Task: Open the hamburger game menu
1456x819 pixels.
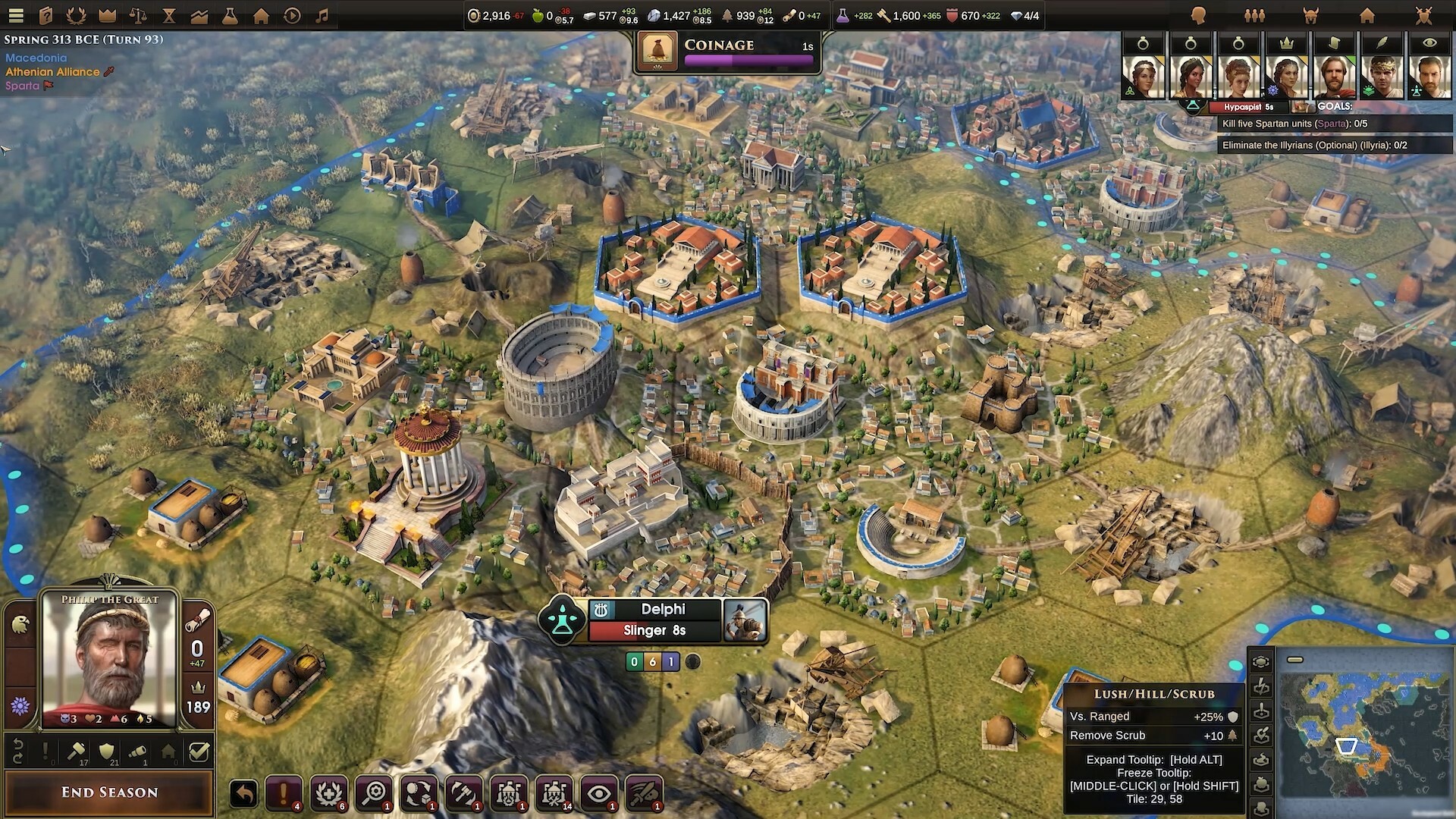Action: pos(15,14)
